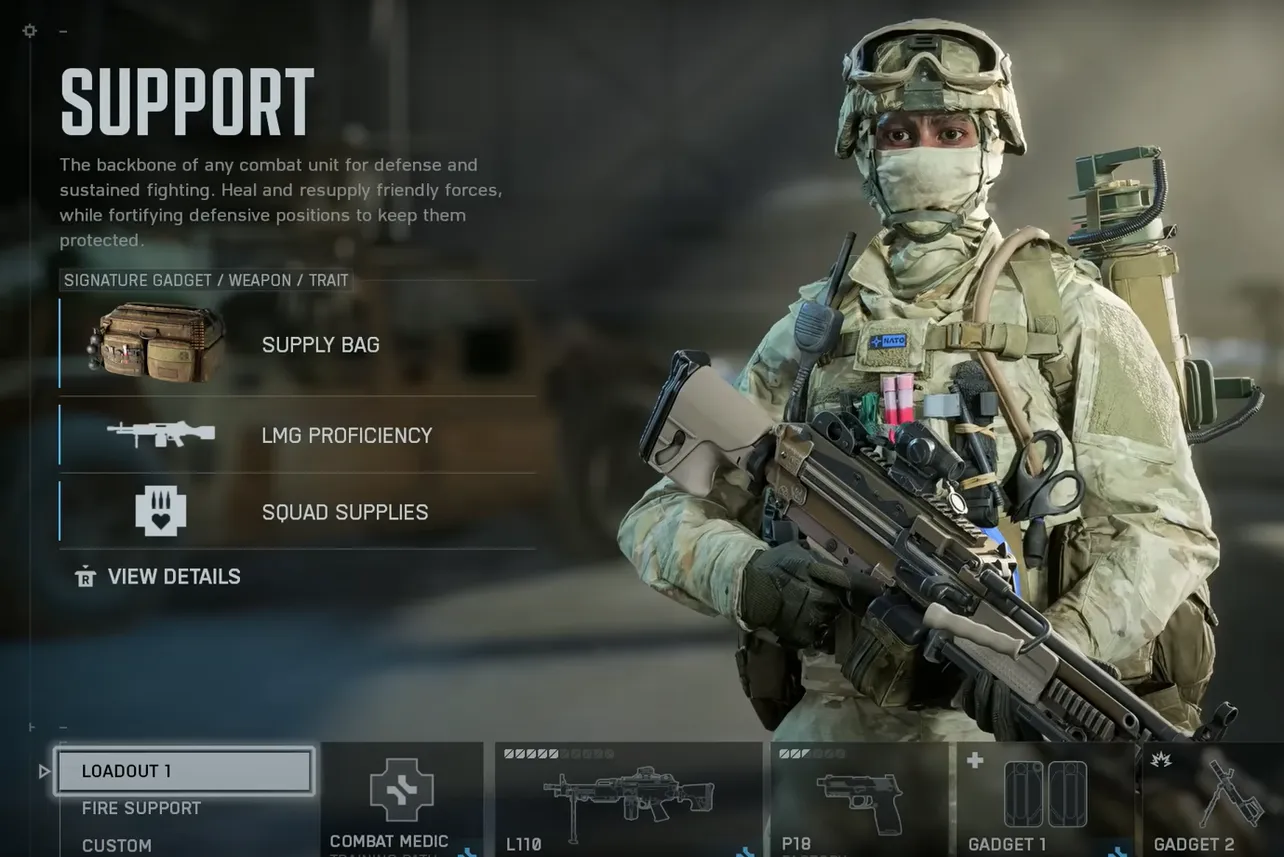Select the ammo pouch icon in Gadget 1
The height and width of the screenshot is (857, 1284).
(1044, 795)
